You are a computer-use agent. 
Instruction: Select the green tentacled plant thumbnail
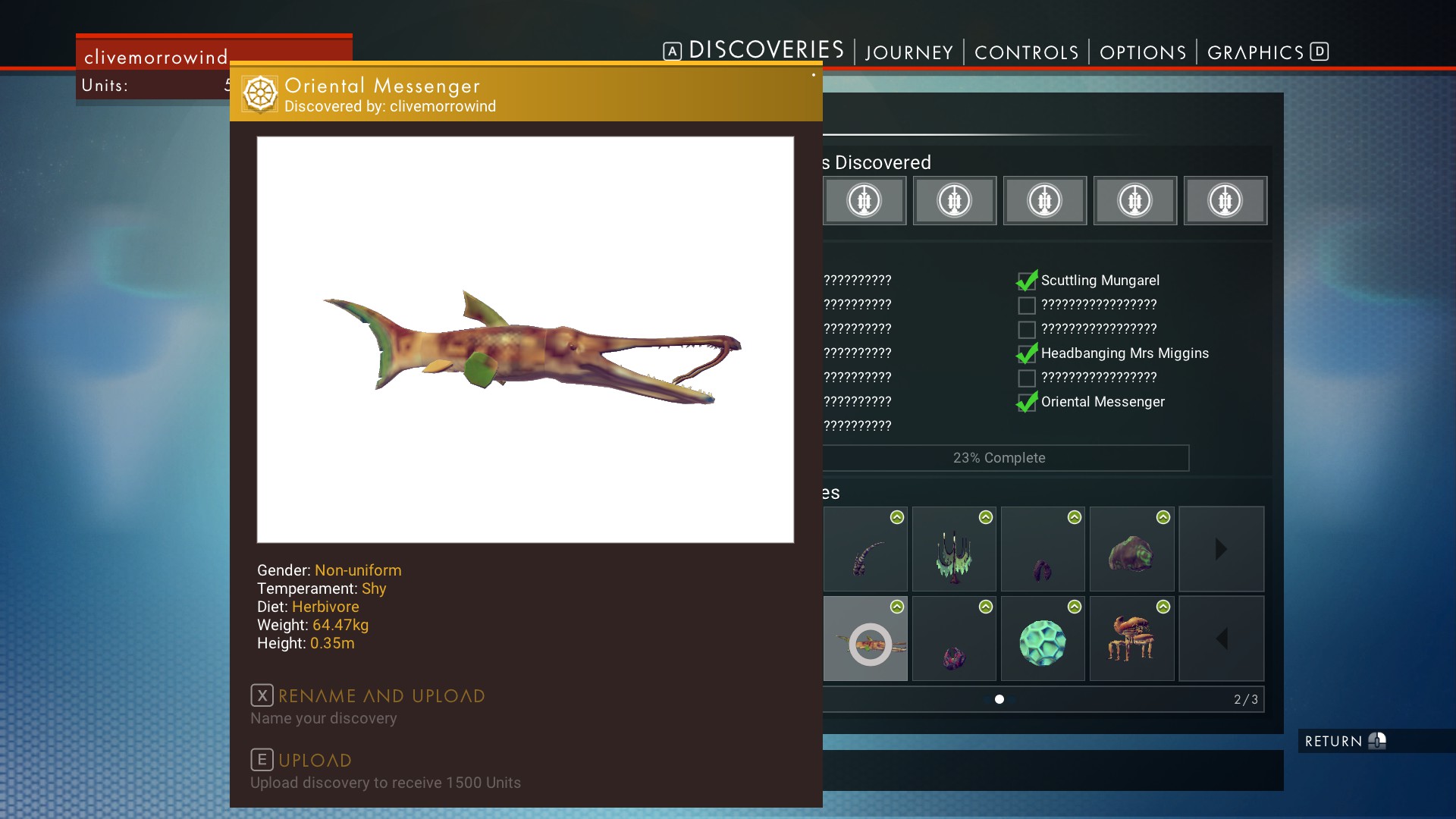click(954, 554)
